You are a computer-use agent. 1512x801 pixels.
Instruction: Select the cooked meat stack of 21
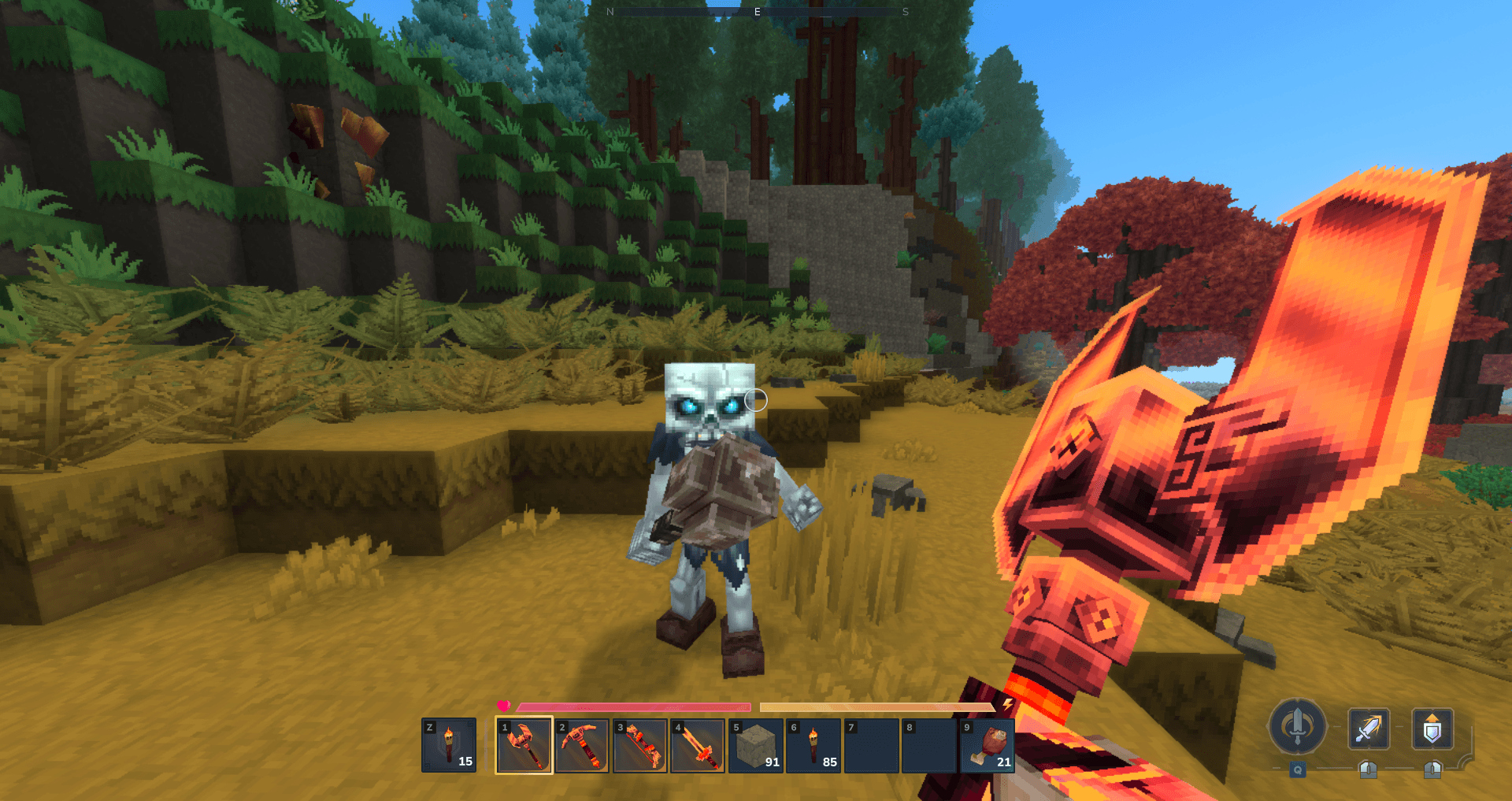[x=988, y=745]
